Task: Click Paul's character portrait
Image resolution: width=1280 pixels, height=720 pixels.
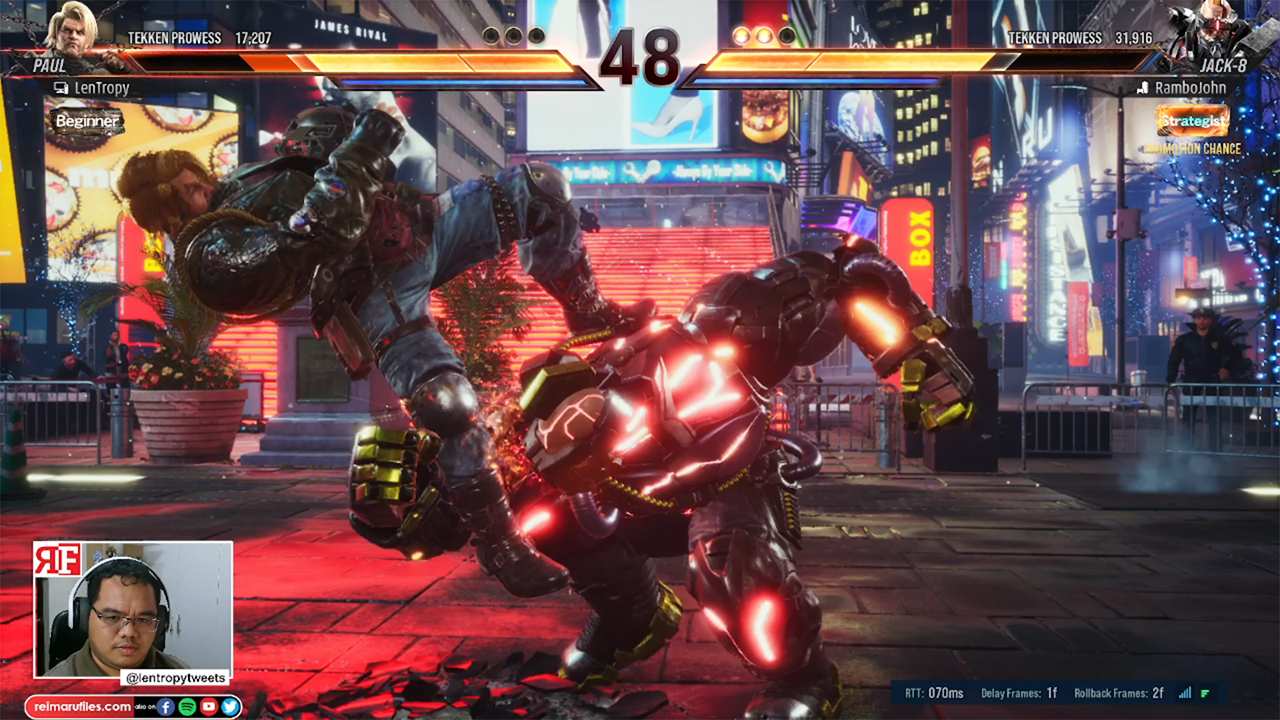Action: [x=73, y=30]
